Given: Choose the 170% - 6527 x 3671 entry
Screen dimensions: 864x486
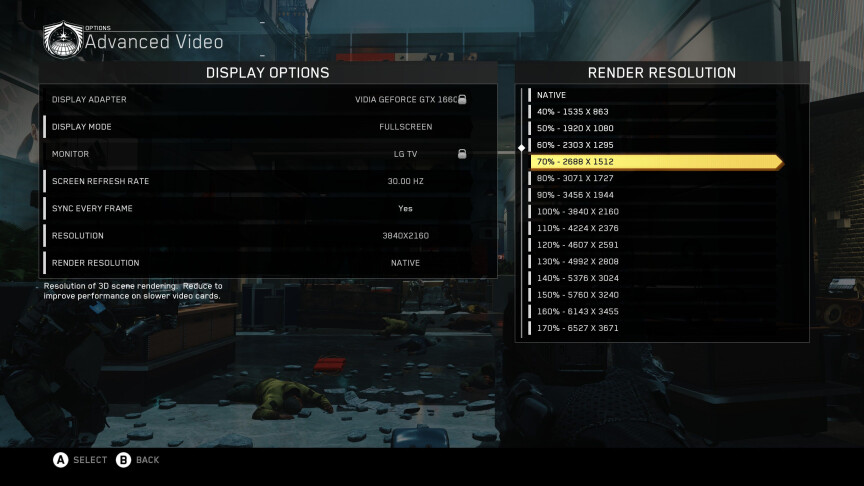Looking at the screenshot, I should coord(650,328).
